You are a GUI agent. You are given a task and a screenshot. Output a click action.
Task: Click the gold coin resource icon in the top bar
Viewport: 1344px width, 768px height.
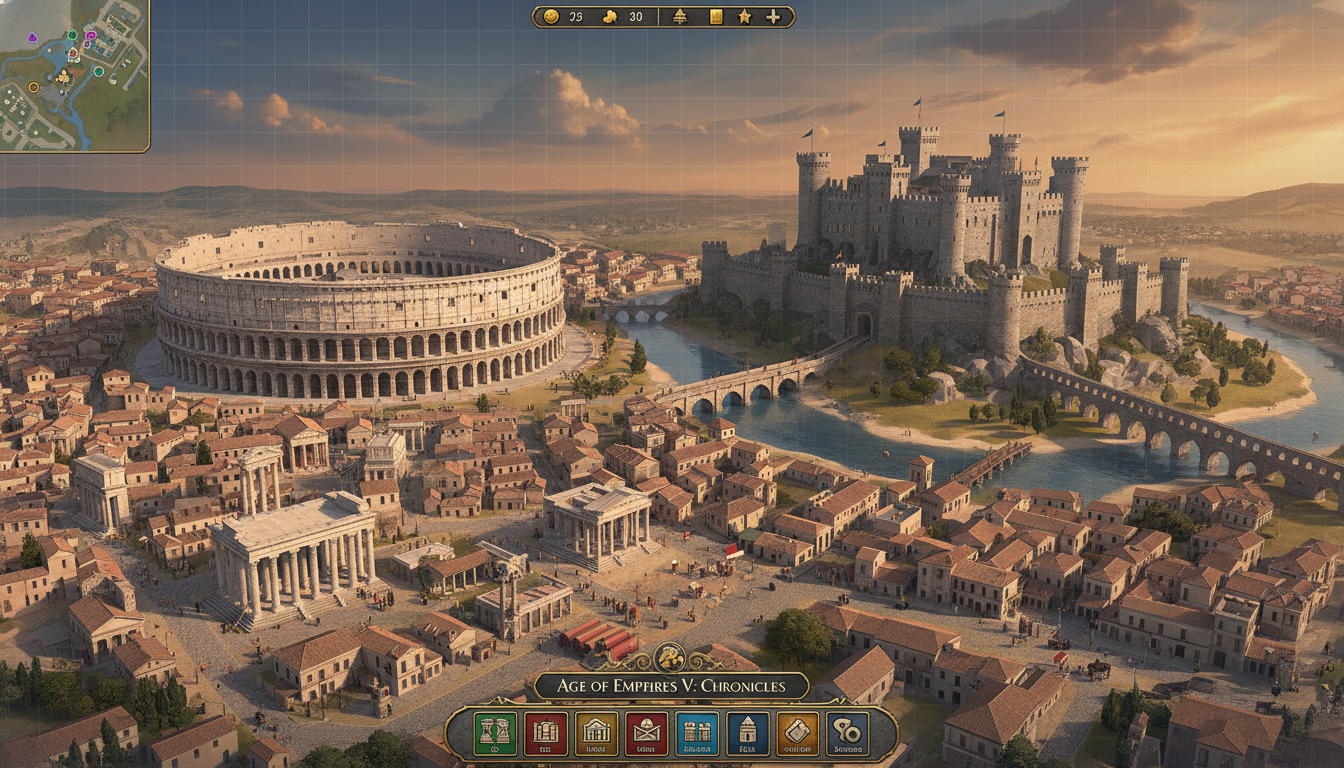(x=550, y=16)
